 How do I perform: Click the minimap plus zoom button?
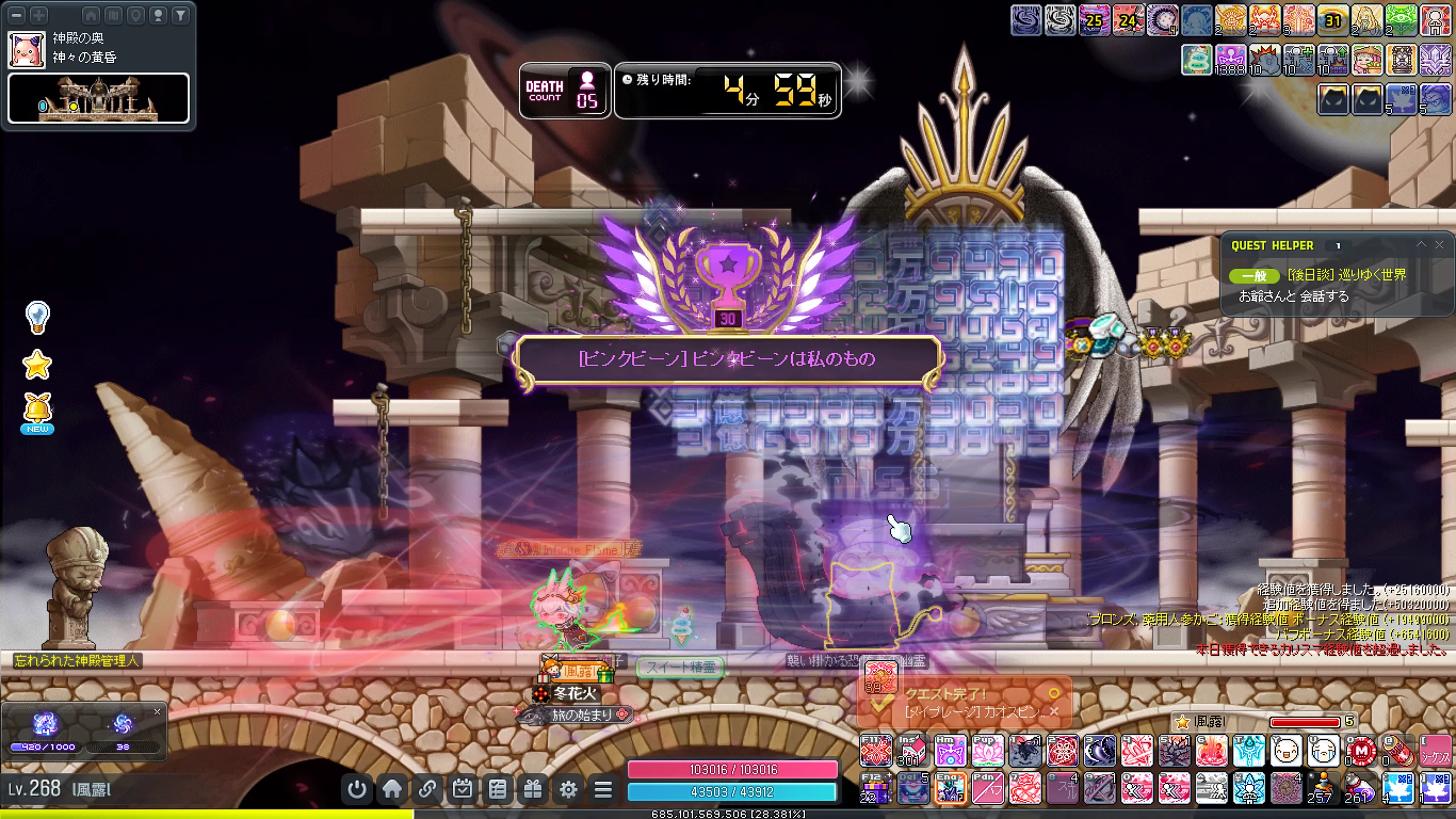39,15
